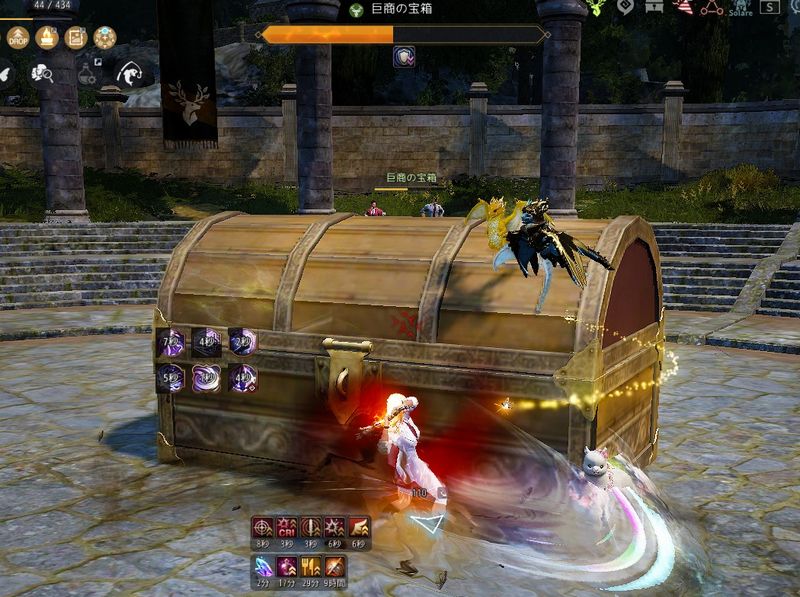Viewport: 800px width, 597px height.
Task: Select the blue crystal buff icon
Action: click(262, 566)
